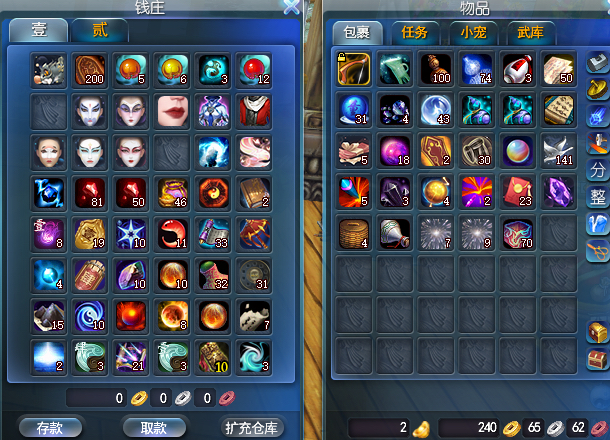Open the treasure chest side icon
Viewport: 610px width, 440px height.
pyautogui.click(x=597, y=332)
